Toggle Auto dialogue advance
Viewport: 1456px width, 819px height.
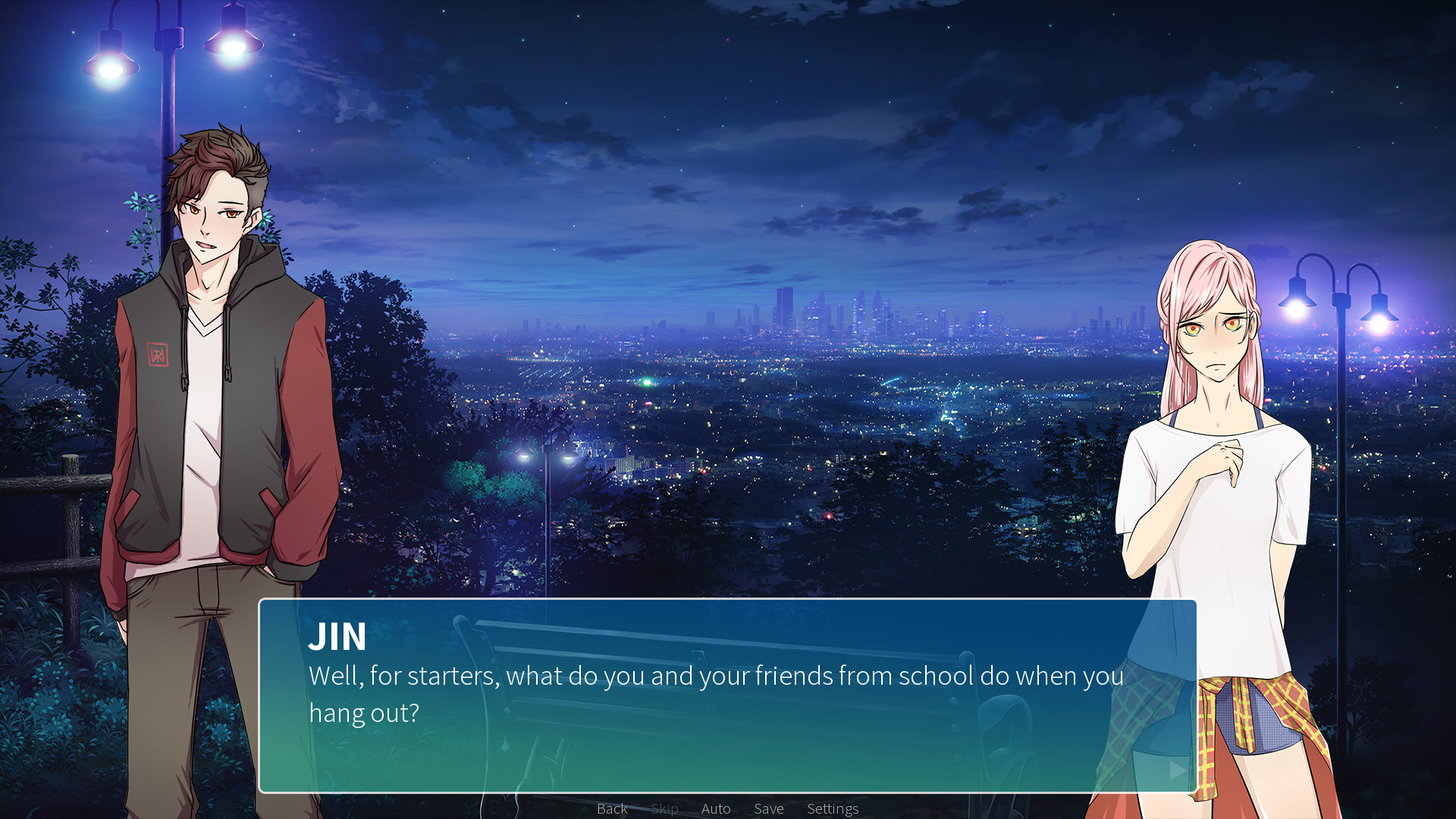click(x=716, y=808)
